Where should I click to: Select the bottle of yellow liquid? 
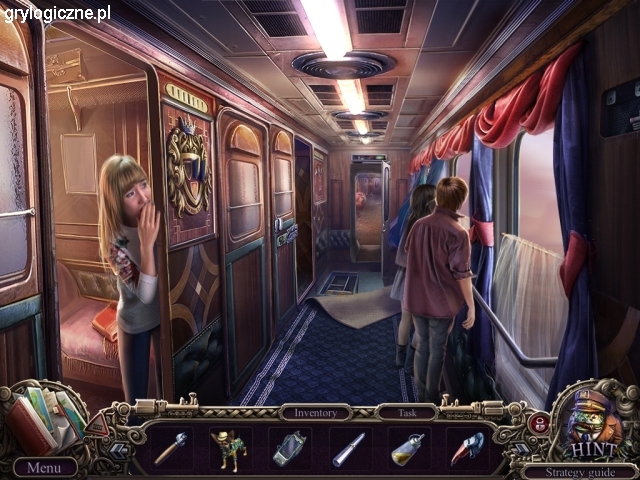407,448
